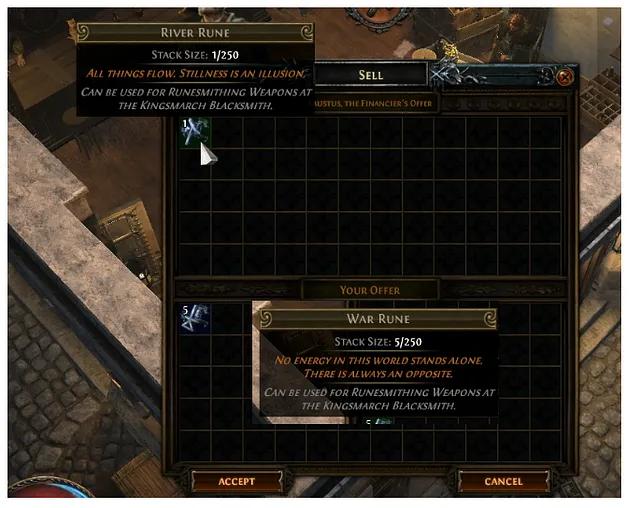This screenshot has width=640, height=508.
Task: Switch to the Sell tab
Action: pyautogui.click(x=370, y=75)
